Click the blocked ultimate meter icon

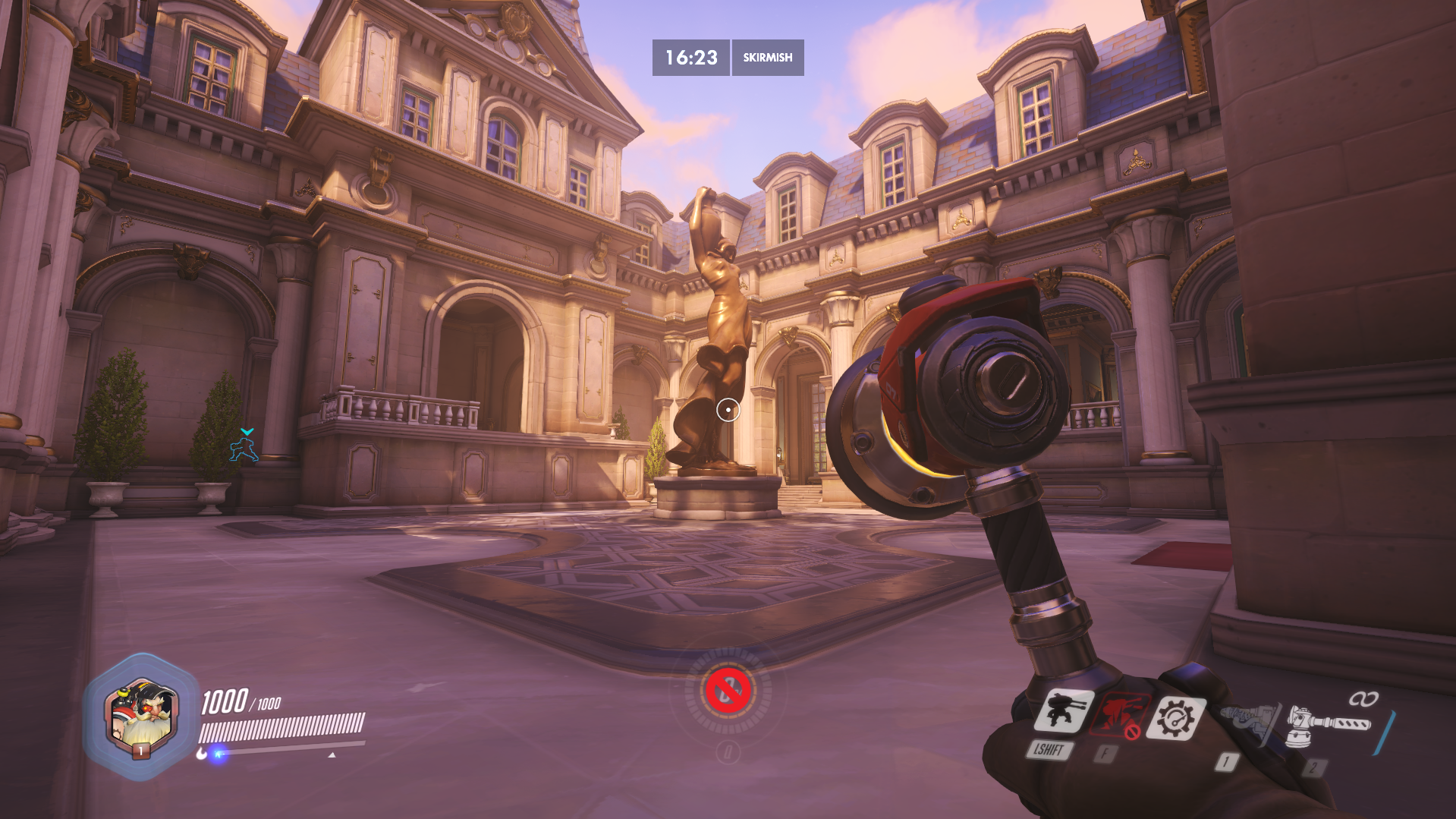tap(728, 691)
